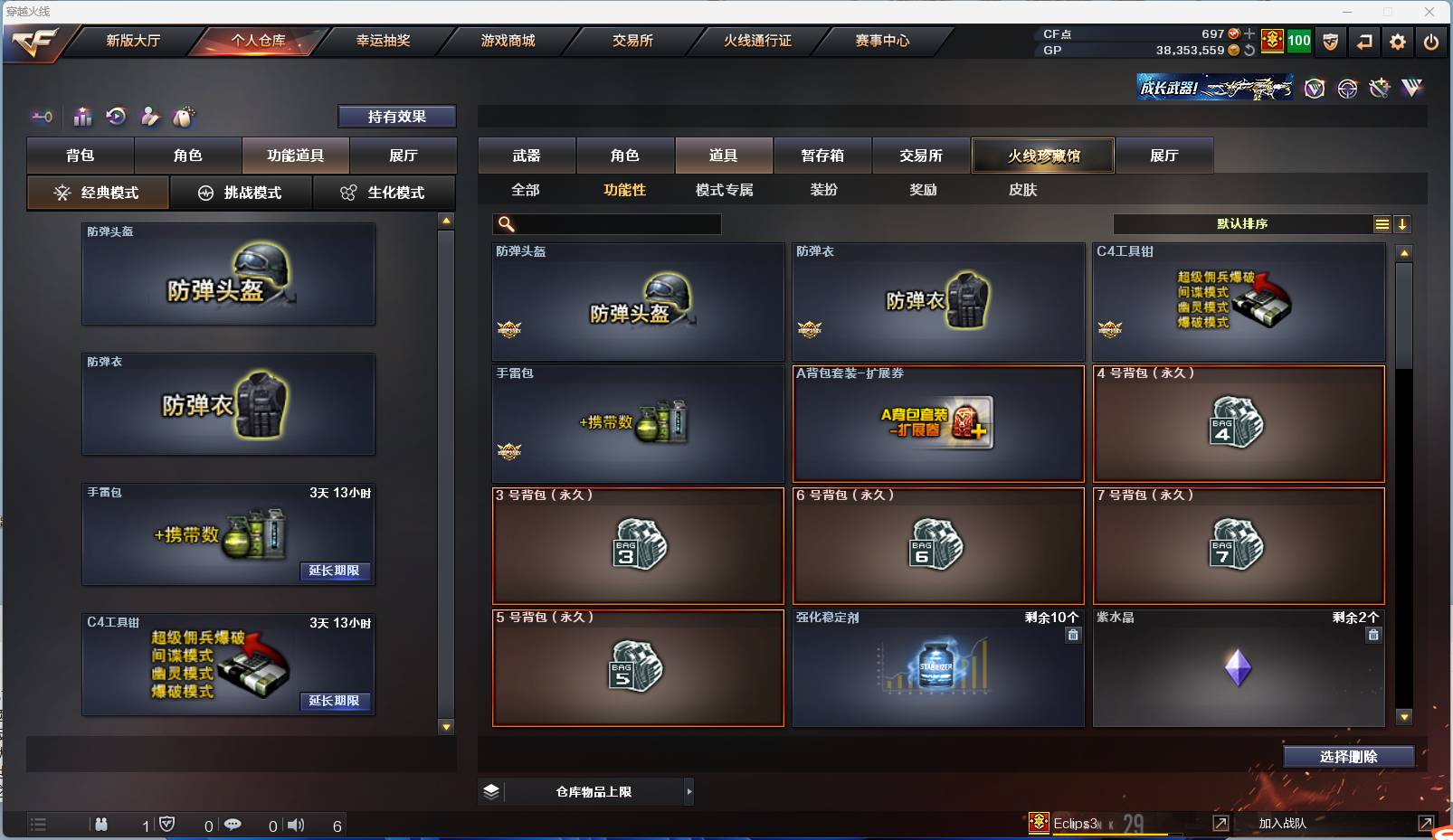Open the character edit icon in the toolbar
1453x840 pixels.
150,117
